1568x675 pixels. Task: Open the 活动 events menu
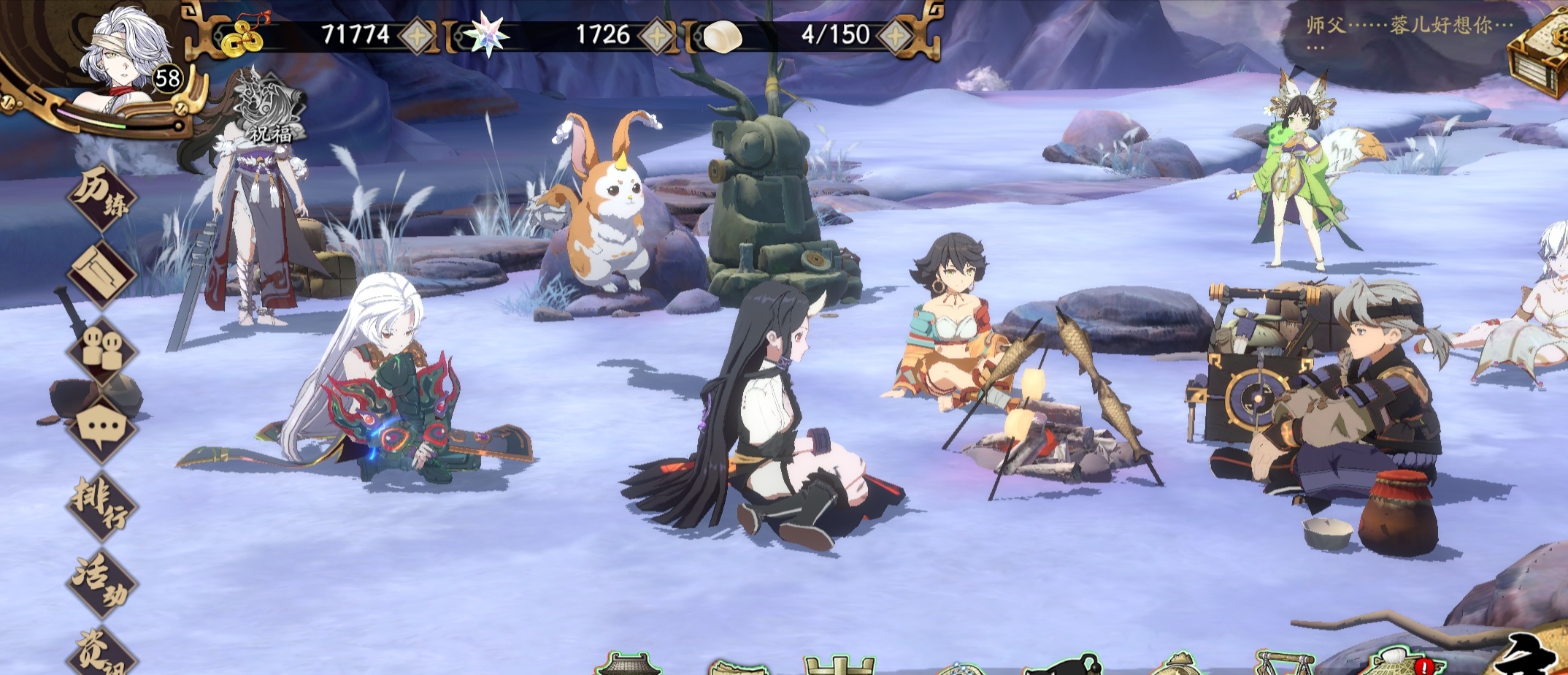coord(103,582)
